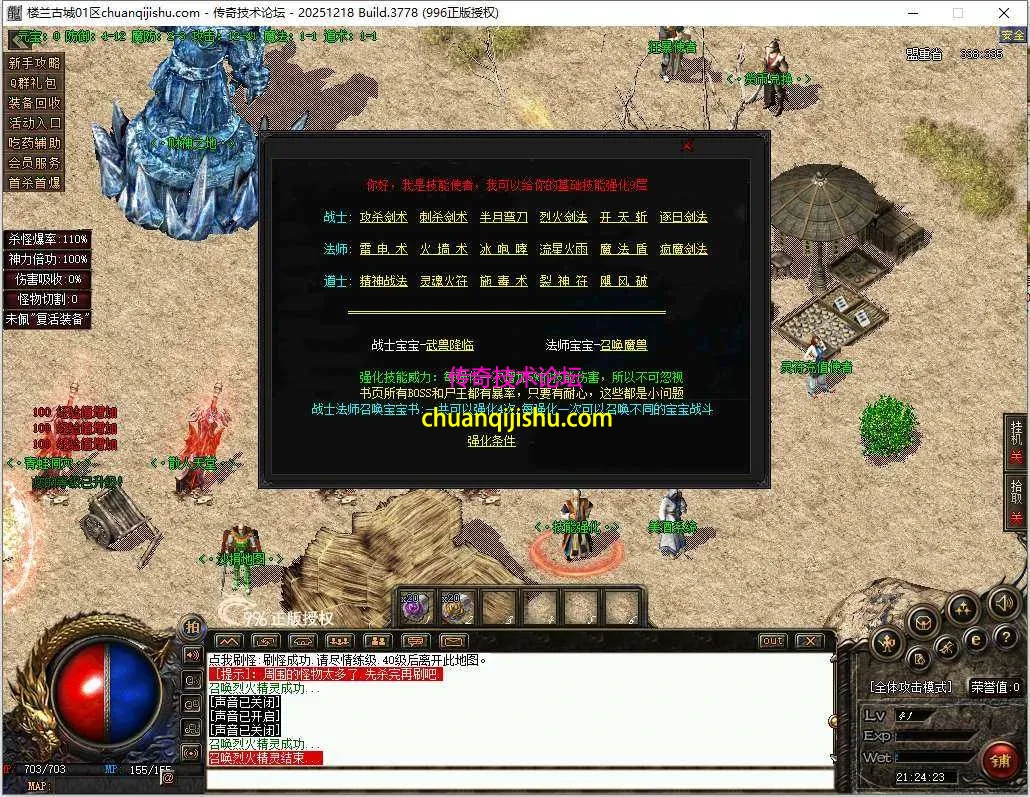The height and width of the screenshot is (797, 1030).
Task: Pick the 雷电术 mage skill
Action: [384, 249]
